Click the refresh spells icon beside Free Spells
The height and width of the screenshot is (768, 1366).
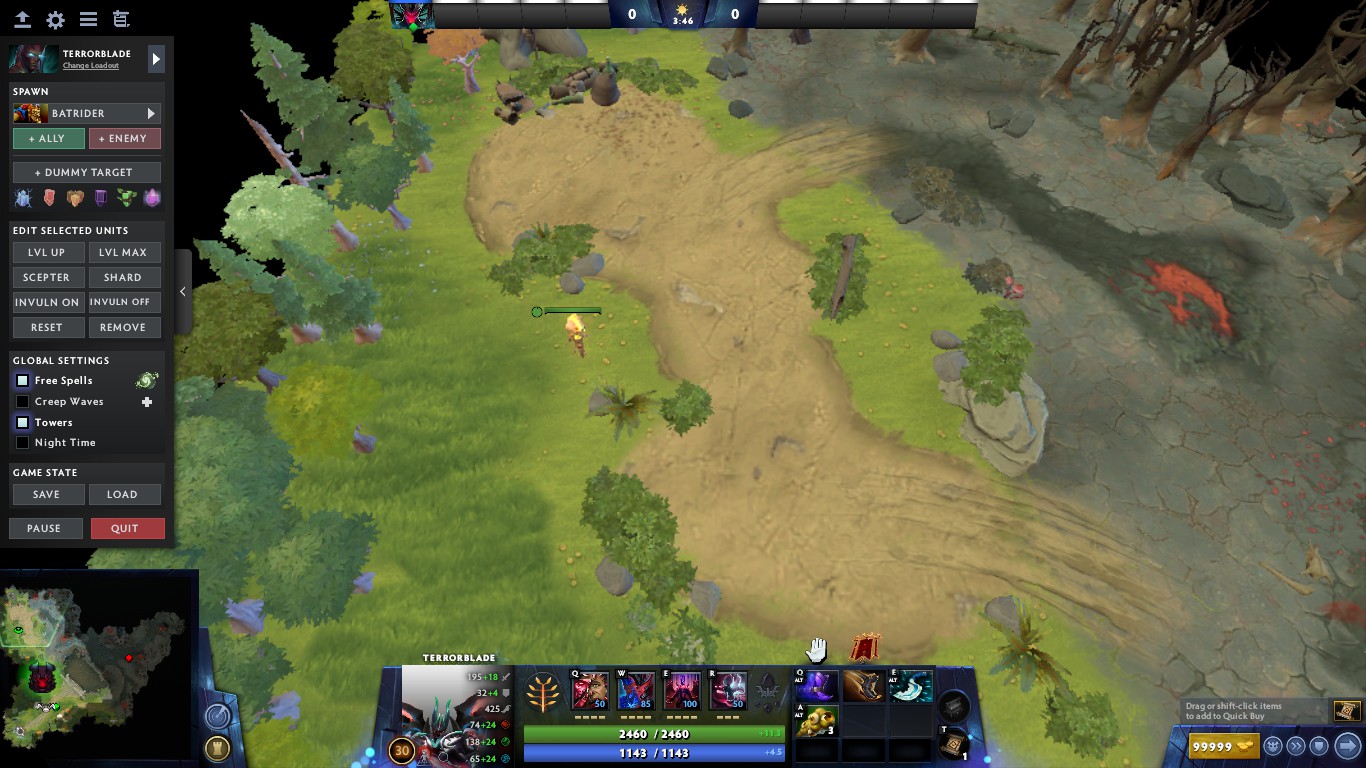tap(146, 380)
